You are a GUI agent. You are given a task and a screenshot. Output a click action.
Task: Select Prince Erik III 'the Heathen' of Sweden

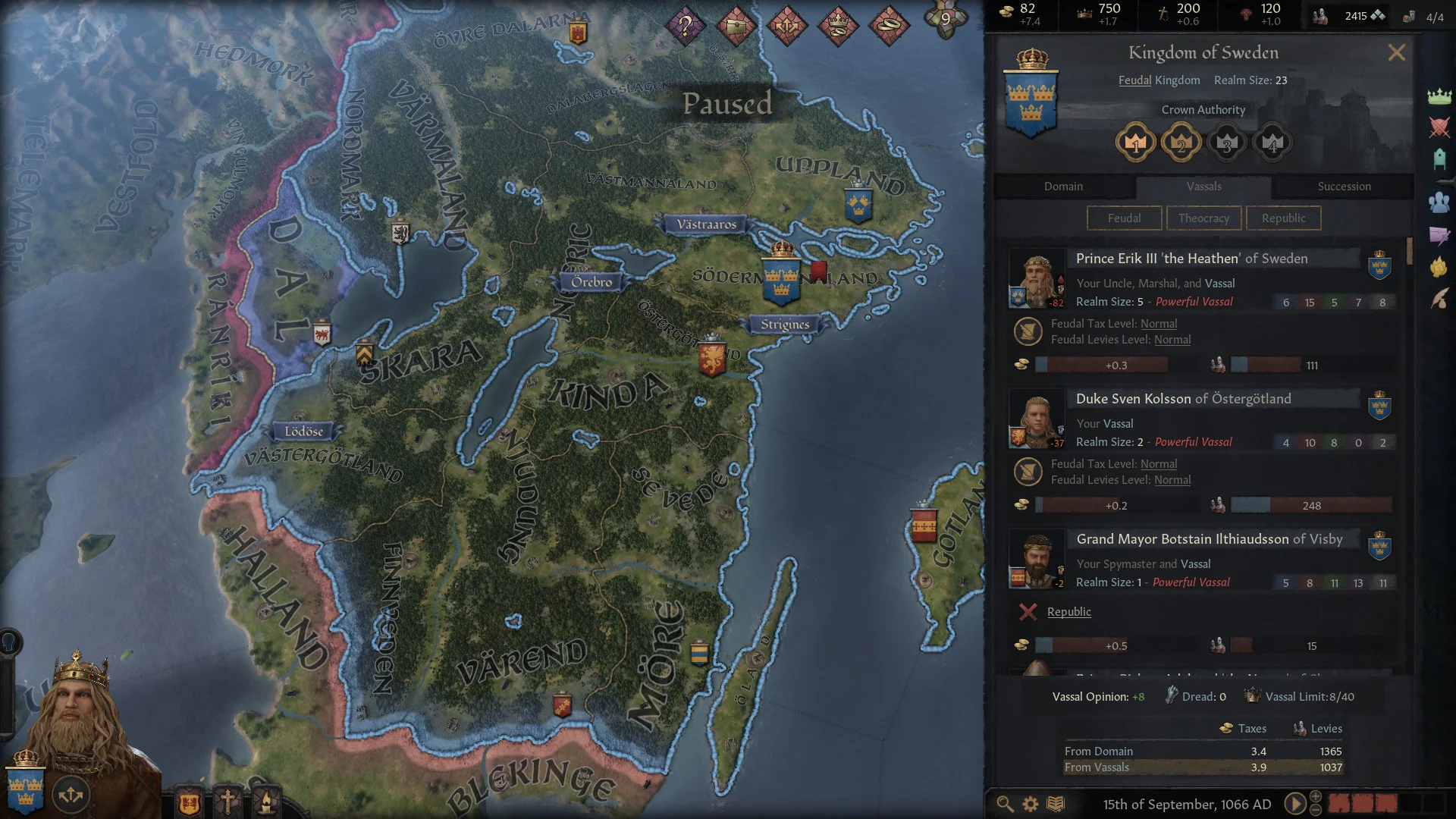click(x=1191, y=259)
